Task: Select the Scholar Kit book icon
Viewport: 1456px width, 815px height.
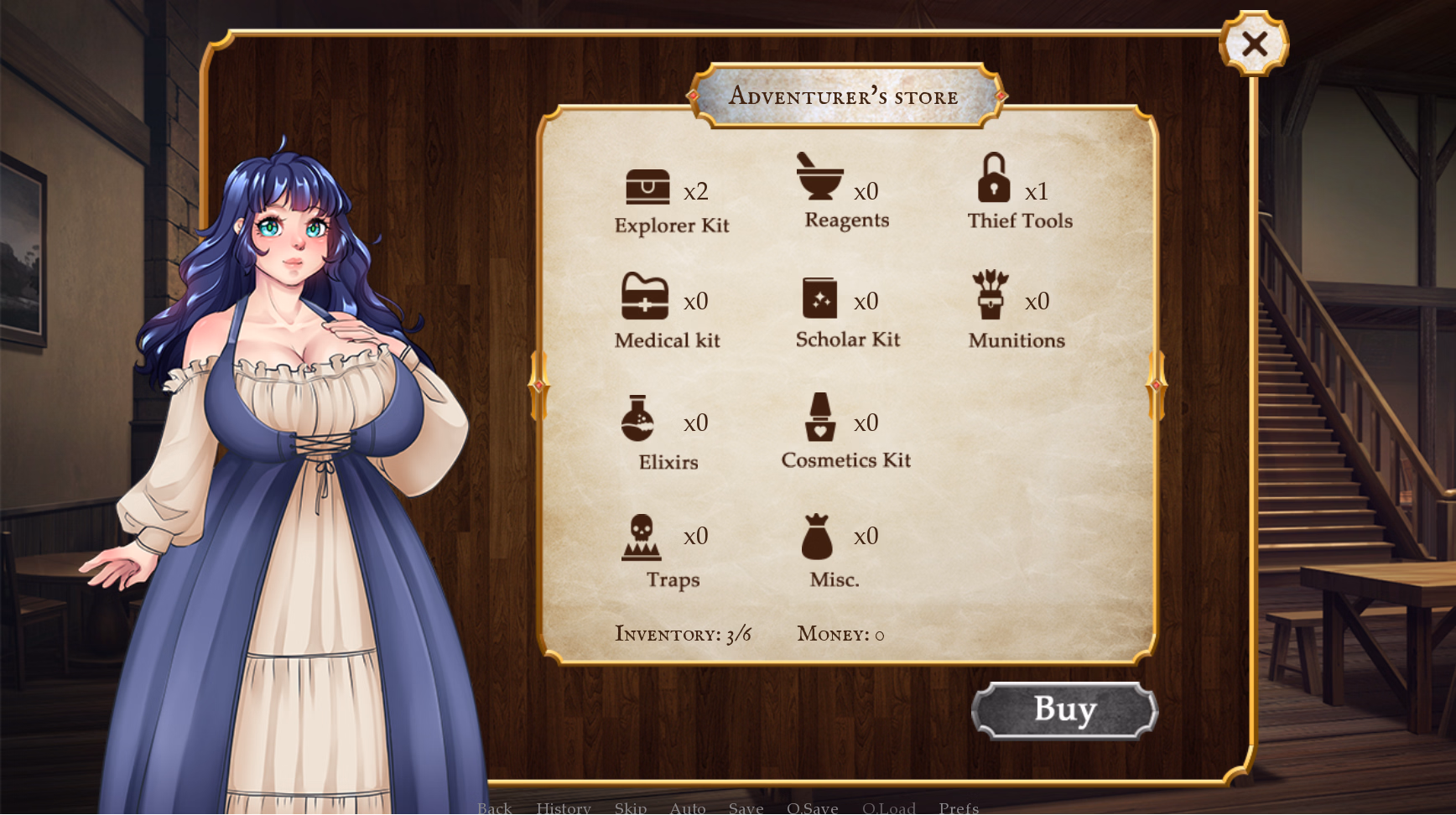Action: pos(821,298)
